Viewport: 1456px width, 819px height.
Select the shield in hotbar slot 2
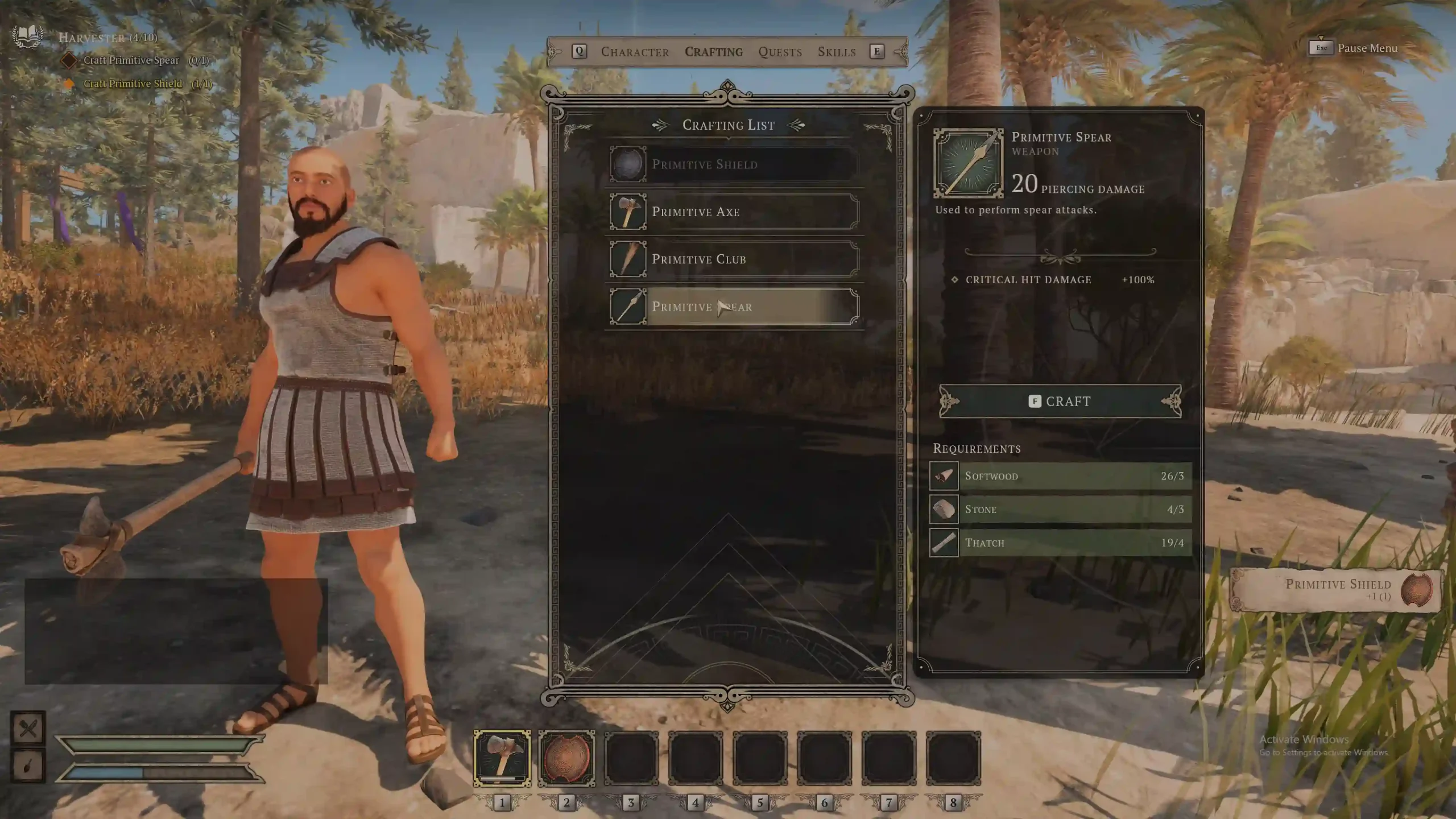[566, 759]
